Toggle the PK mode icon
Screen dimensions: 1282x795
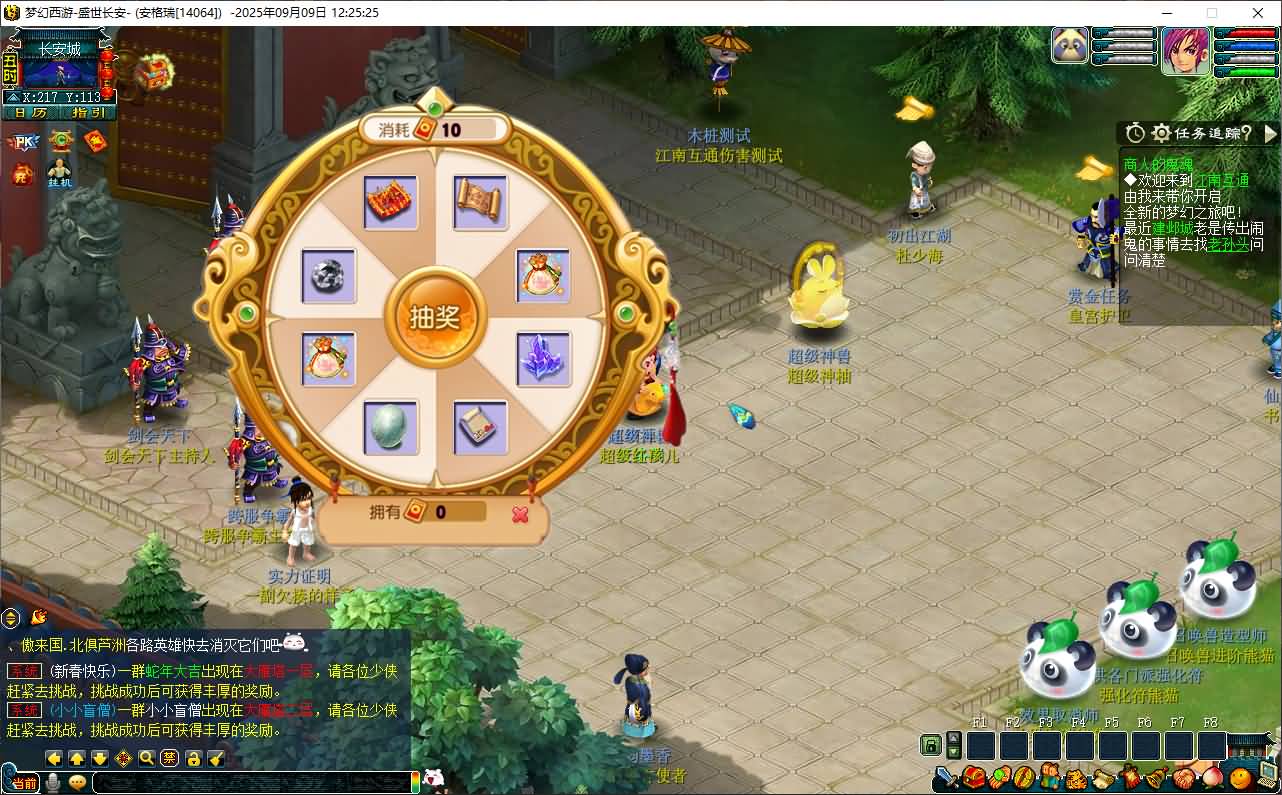pos(21,142)
